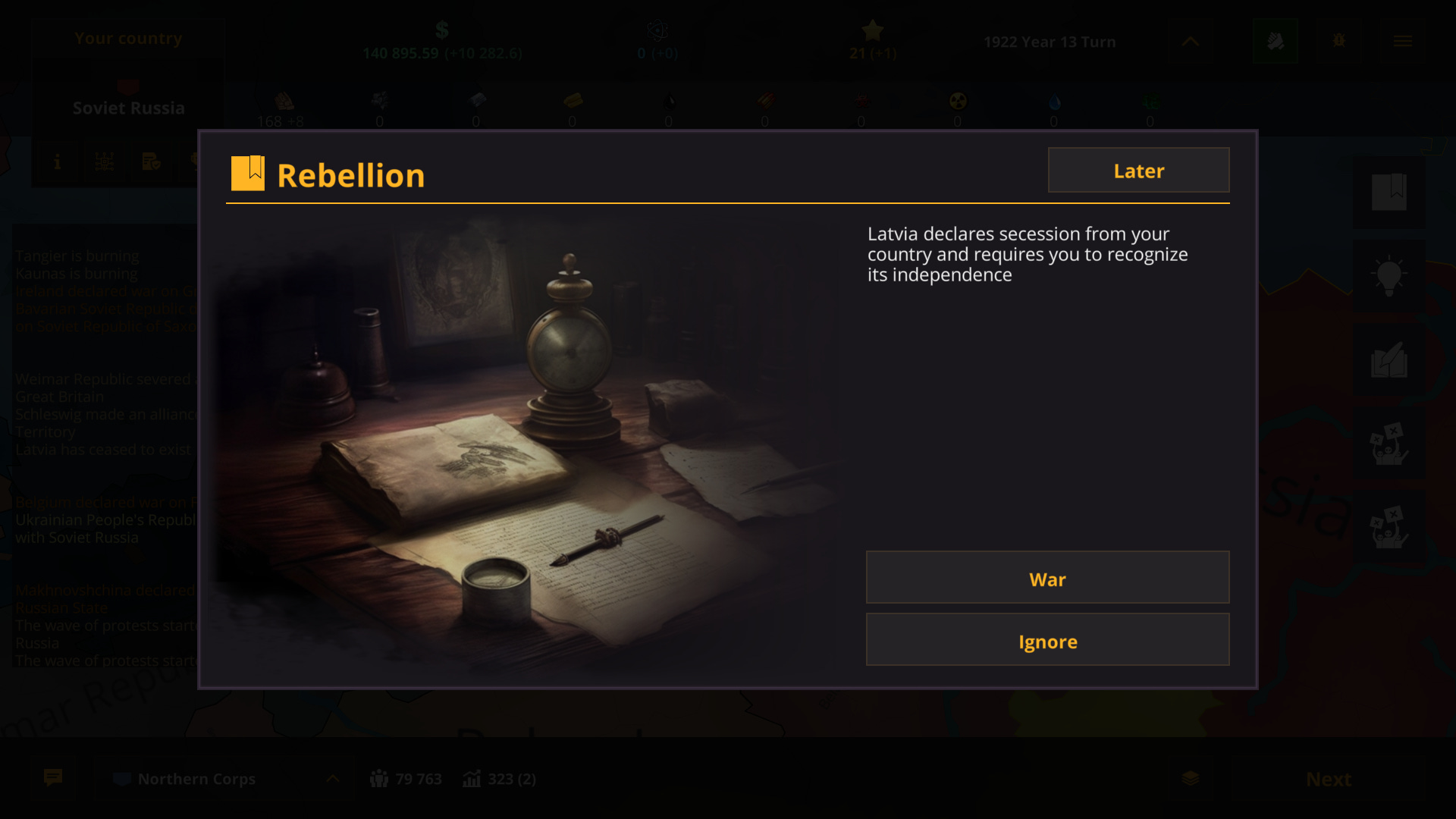Open the technology tree circuit icon

(x=104, y=162)
